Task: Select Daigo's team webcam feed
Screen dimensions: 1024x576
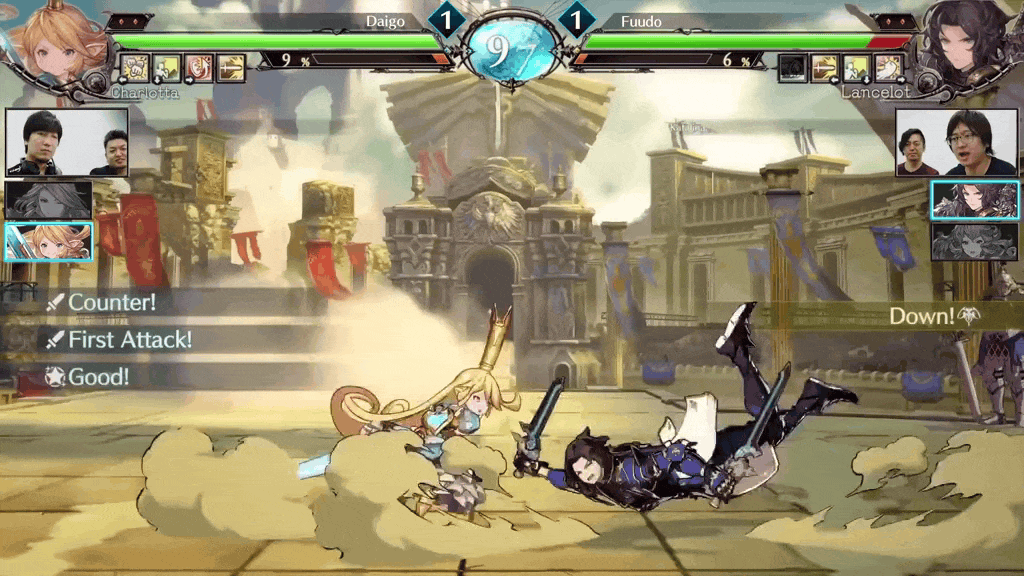Action: (x=68, y=143)
